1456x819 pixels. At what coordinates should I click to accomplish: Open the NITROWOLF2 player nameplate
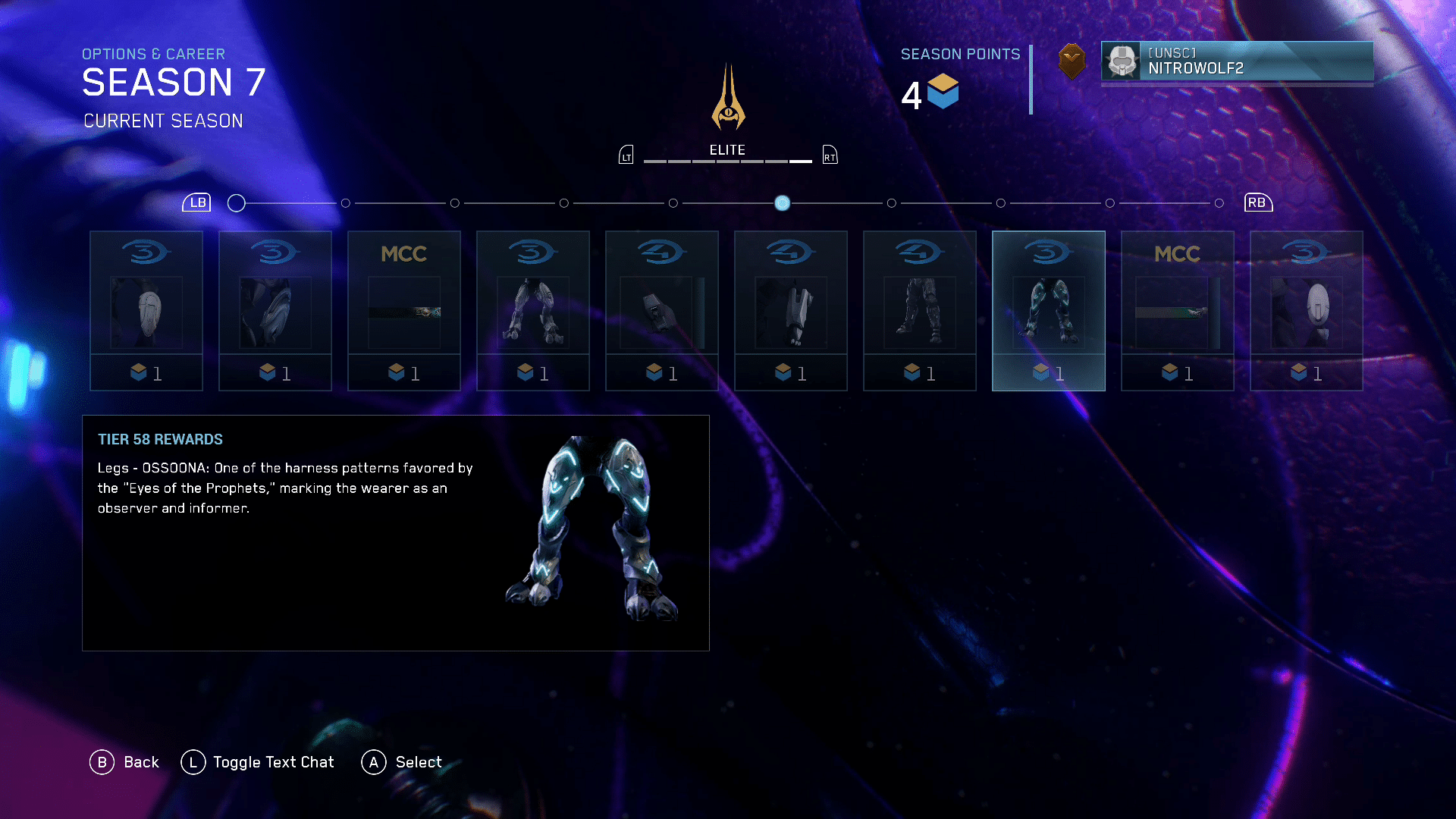tap(1236, 61)
